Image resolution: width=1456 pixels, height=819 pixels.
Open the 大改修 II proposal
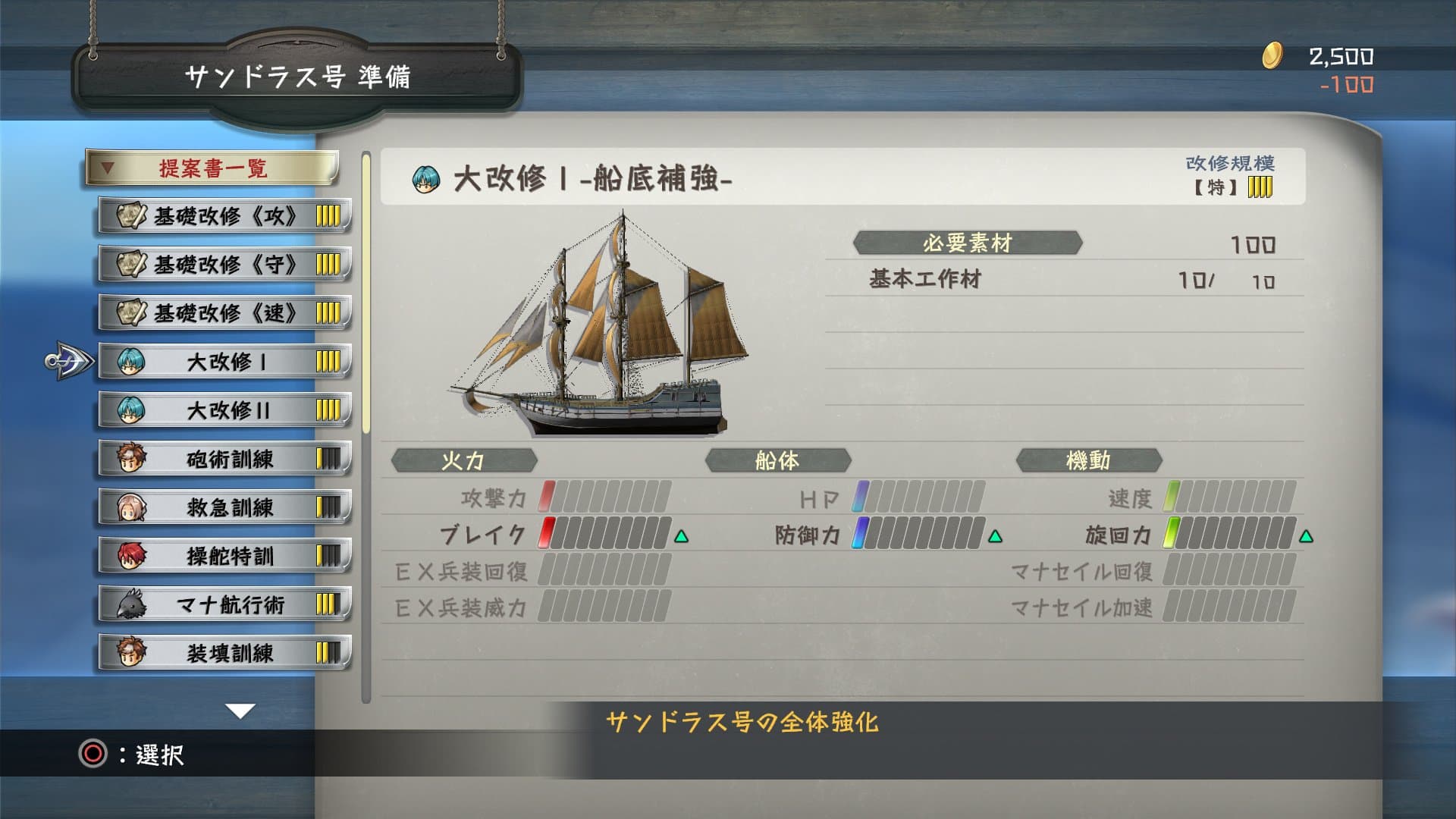(224, 409)
